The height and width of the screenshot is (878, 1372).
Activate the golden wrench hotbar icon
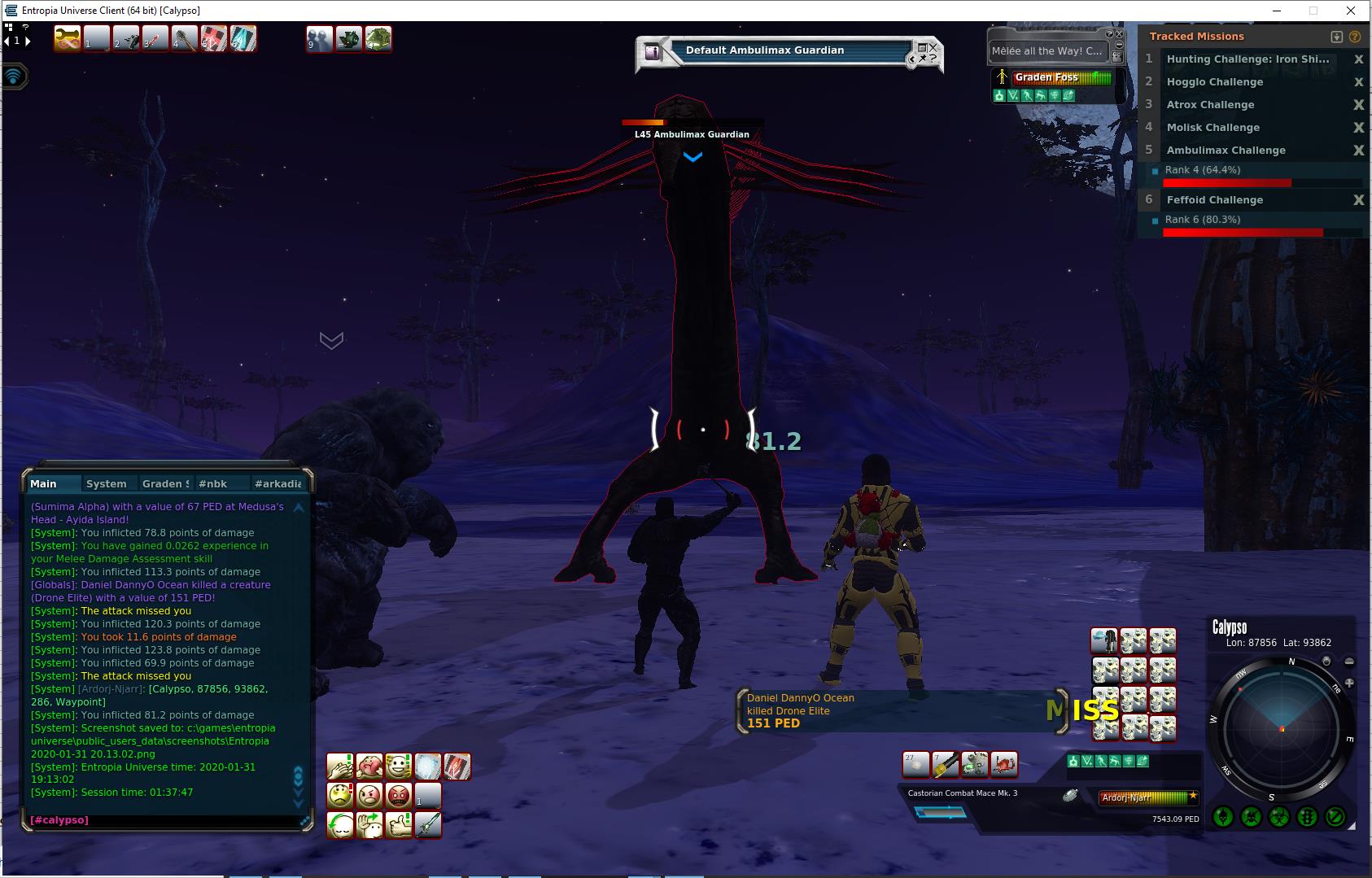pos(67,38)
